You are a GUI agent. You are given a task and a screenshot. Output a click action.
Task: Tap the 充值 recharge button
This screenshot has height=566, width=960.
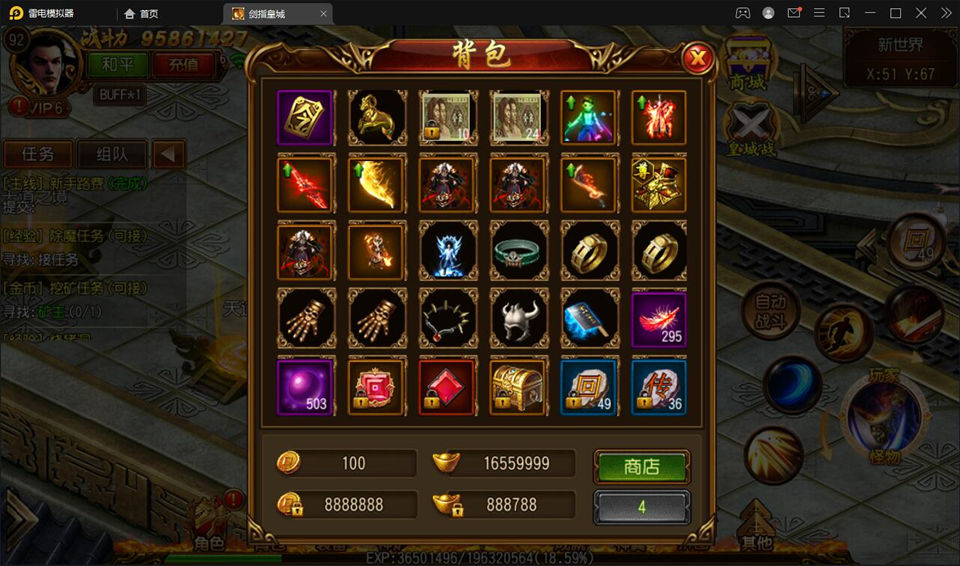183,65
